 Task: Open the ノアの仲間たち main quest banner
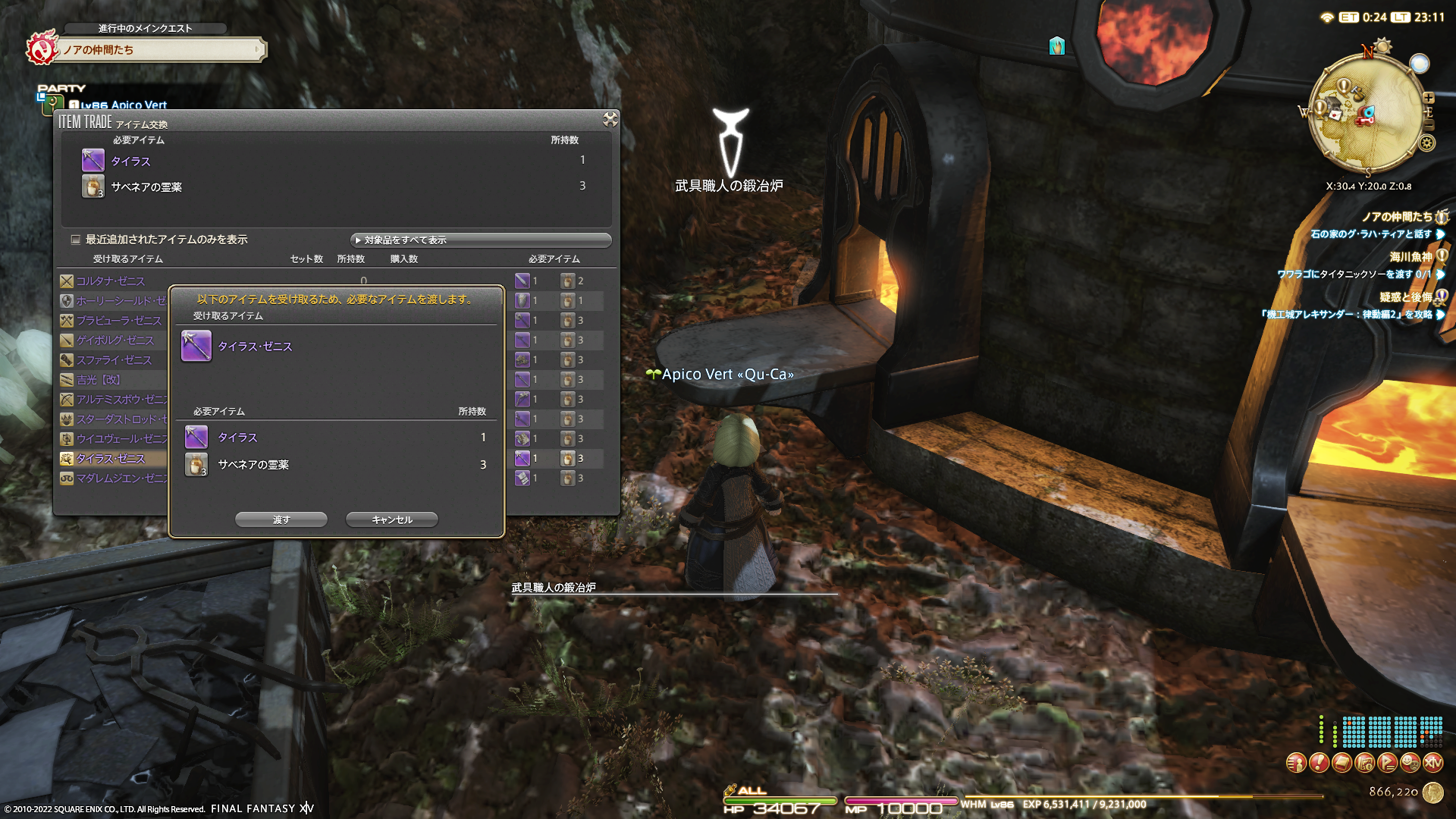pos(159,50)
